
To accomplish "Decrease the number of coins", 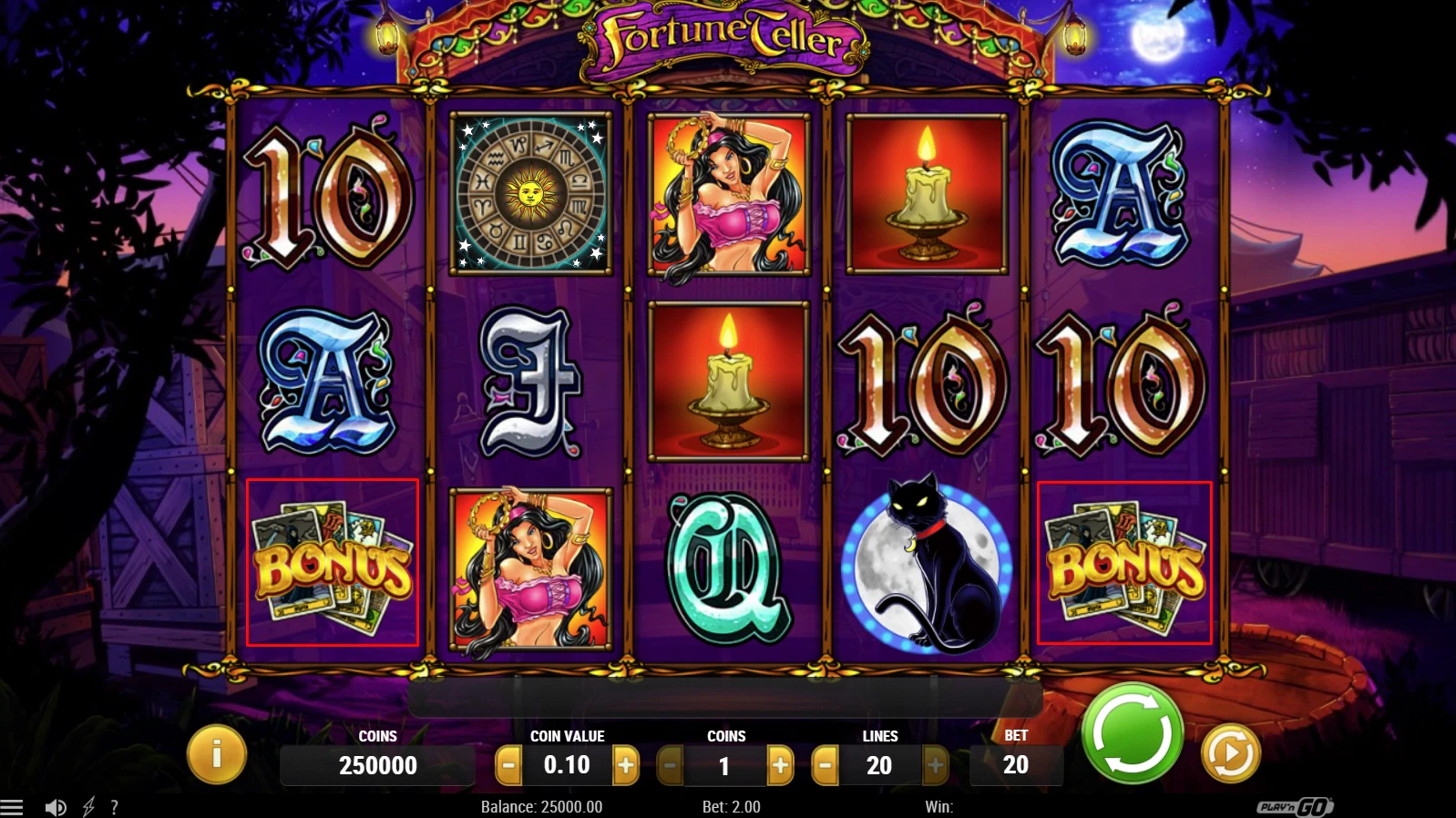I will (x=670, y=765).
